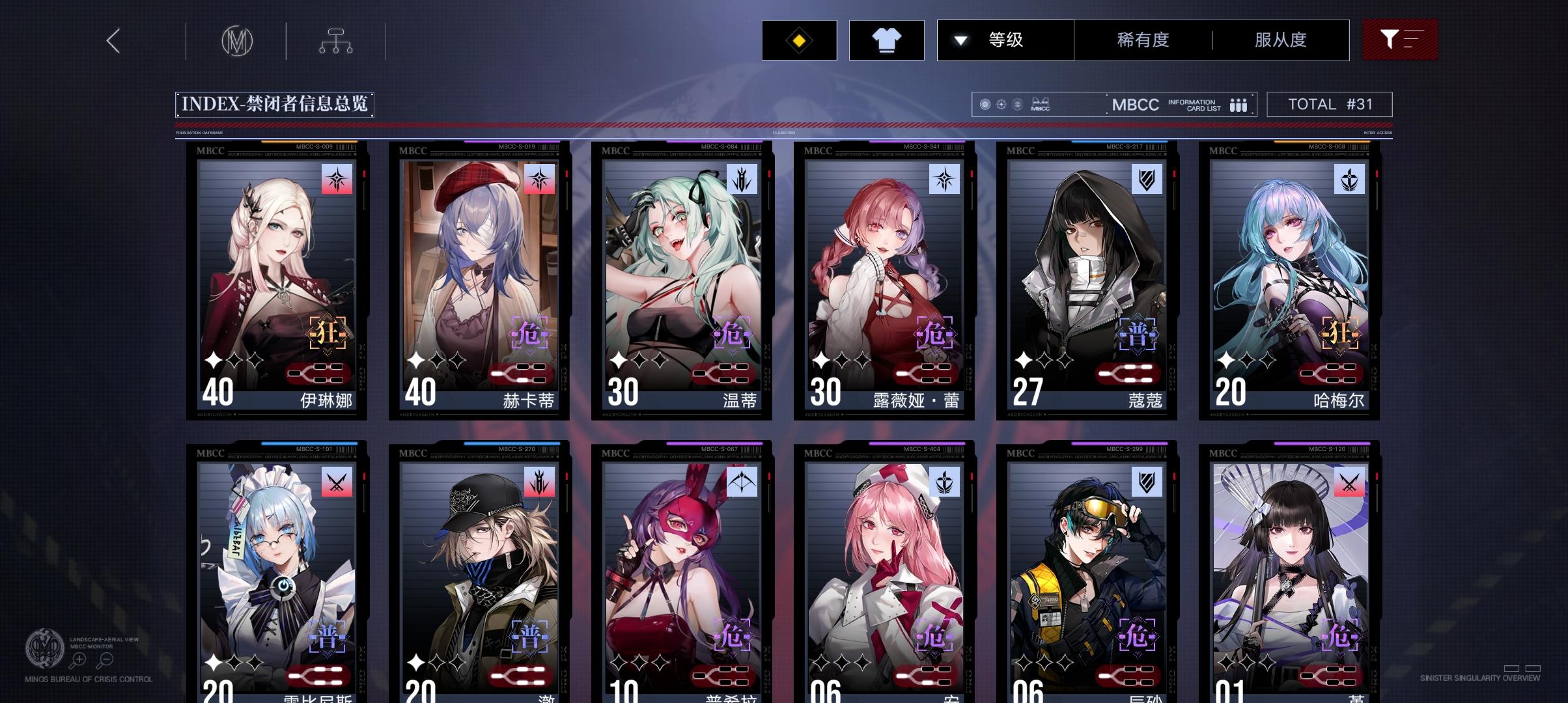The width and height of the screenshot is (1568, 703).
Task: Click the crossed swords class icon on 雷比尼斯's card
Action: pyautogui.click(x=336, y=482)
